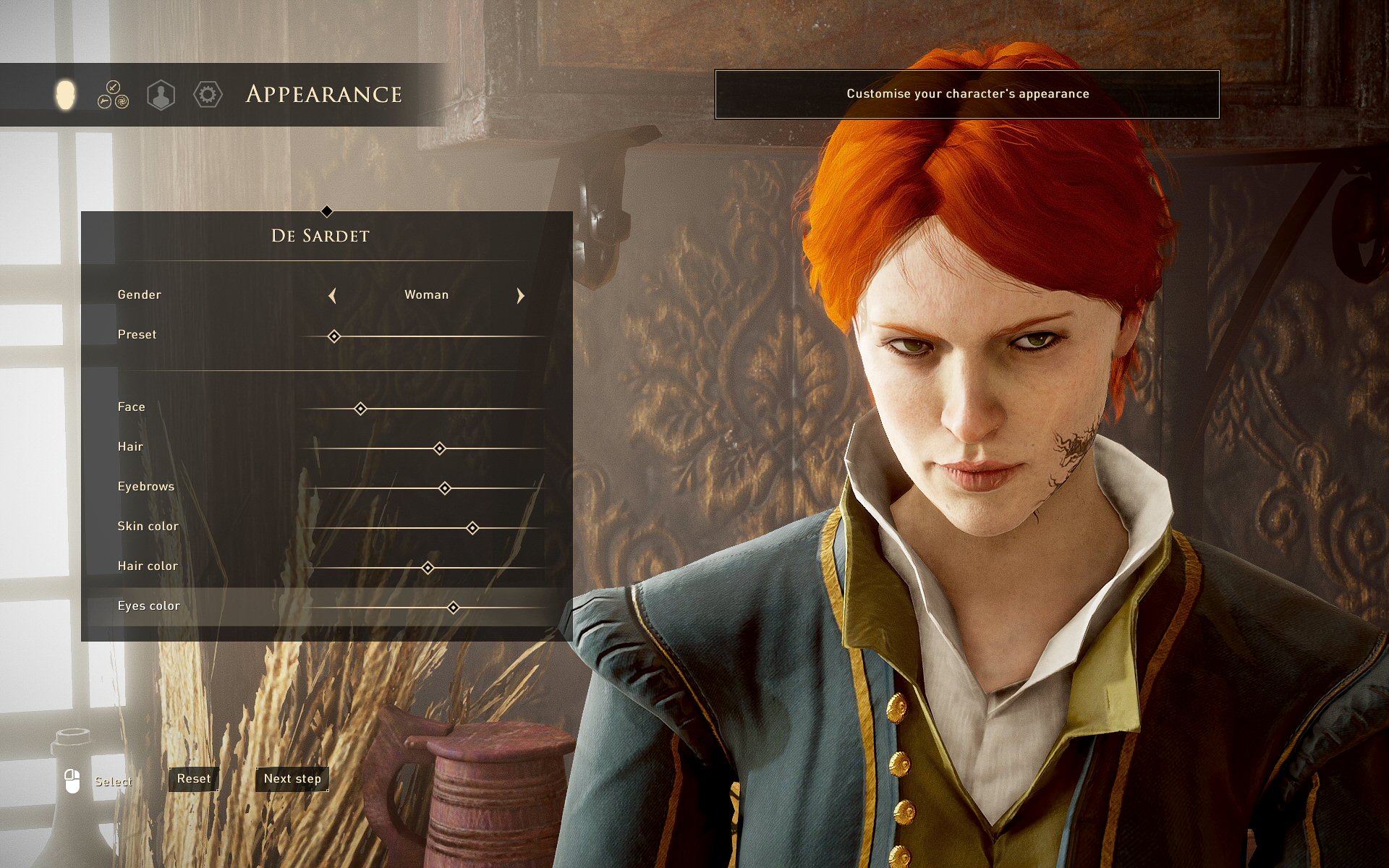Switch to the skills and talents tab
This screenshot has width=1389, height=868.
113,95
